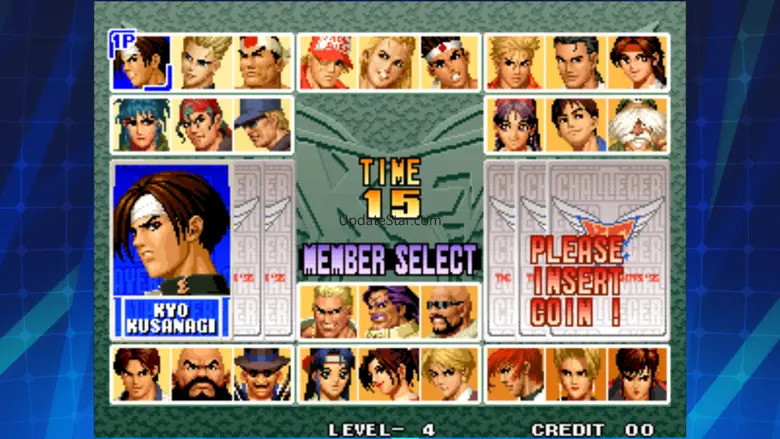This screenshot has width=780, height=439.
Task: Pick purple-haired Krauser's portrait
Action: point(387,312)
